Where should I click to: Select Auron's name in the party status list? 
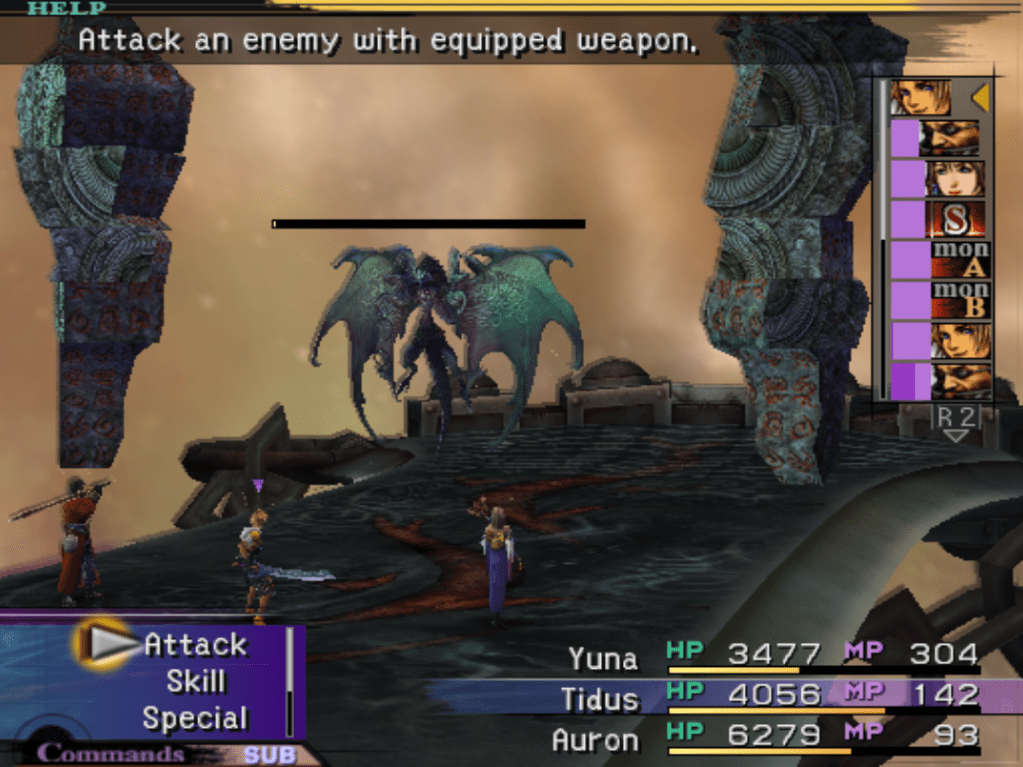click(595, 740)
